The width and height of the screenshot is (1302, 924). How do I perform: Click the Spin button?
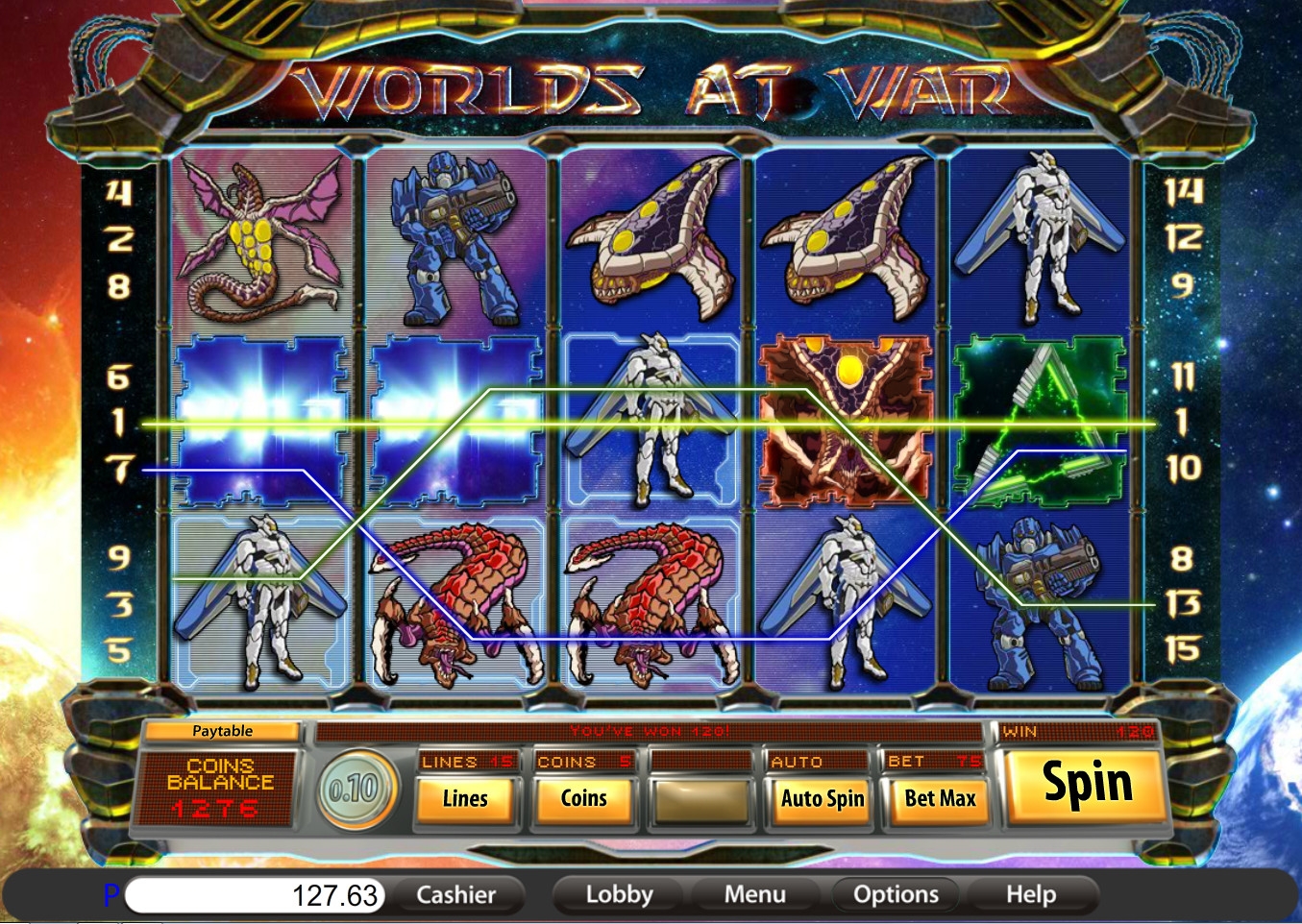(1087, 785)
